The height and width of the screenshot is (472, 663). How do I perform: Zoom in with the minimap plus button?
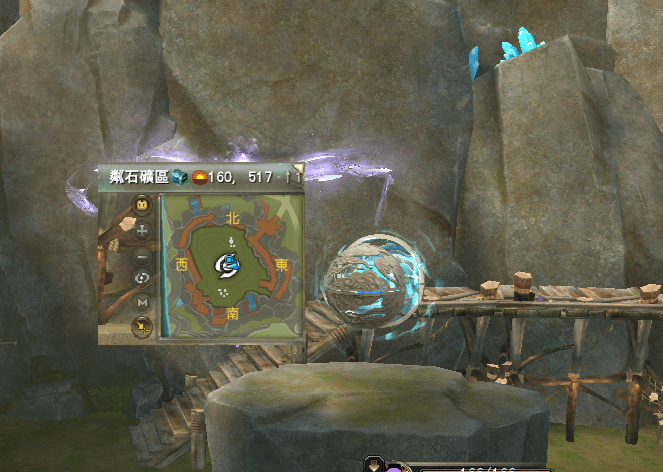(142, 230)
